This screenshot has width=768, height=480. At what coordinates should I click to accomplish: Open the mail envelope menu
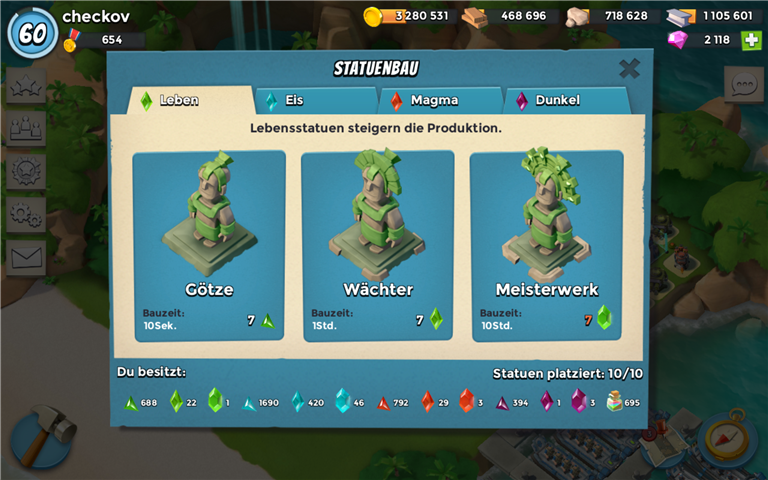(26, 257)
